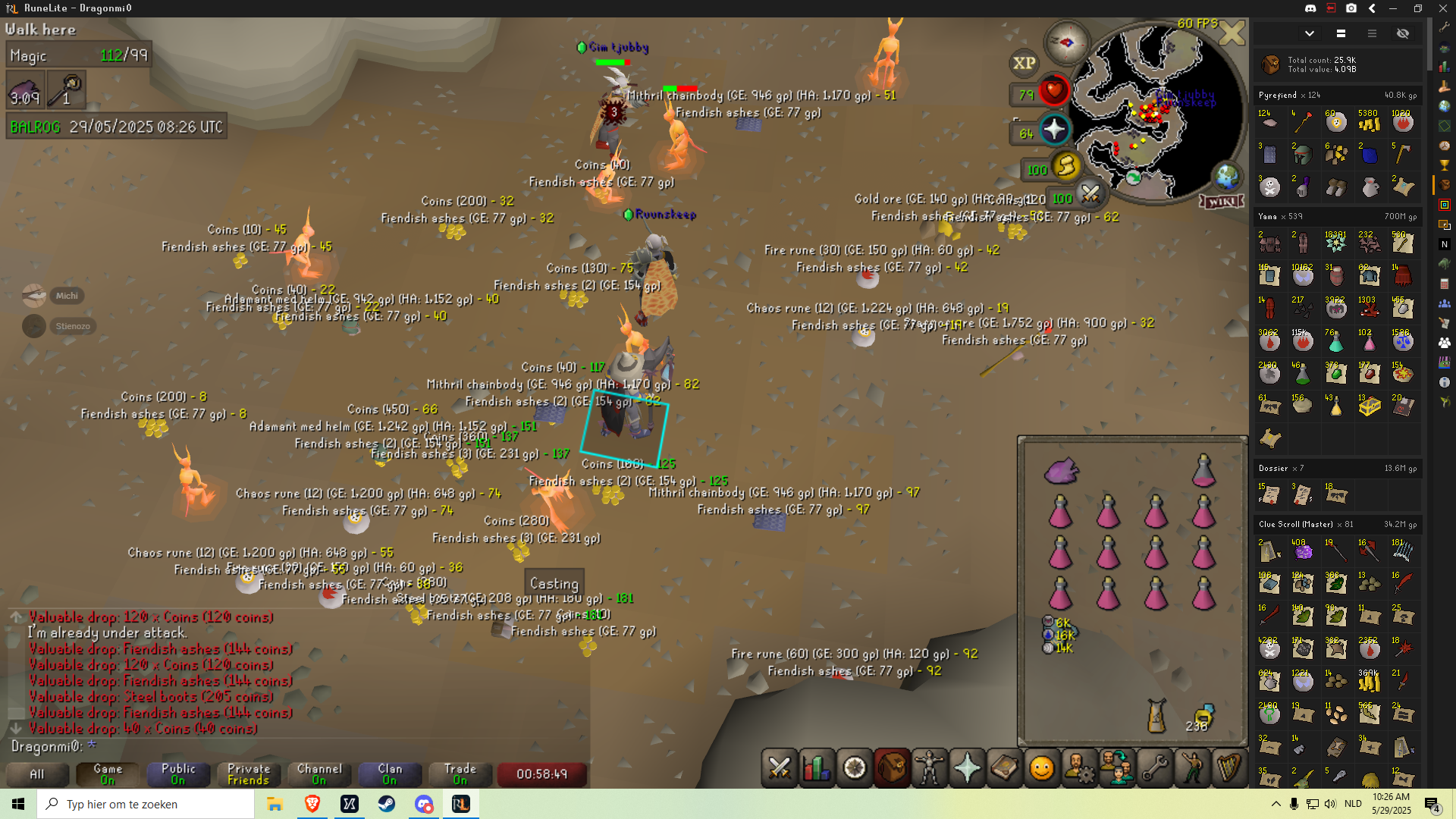Activate quick prayers orb
The height and width of the screenshot is (819, 1456).
1054,130
